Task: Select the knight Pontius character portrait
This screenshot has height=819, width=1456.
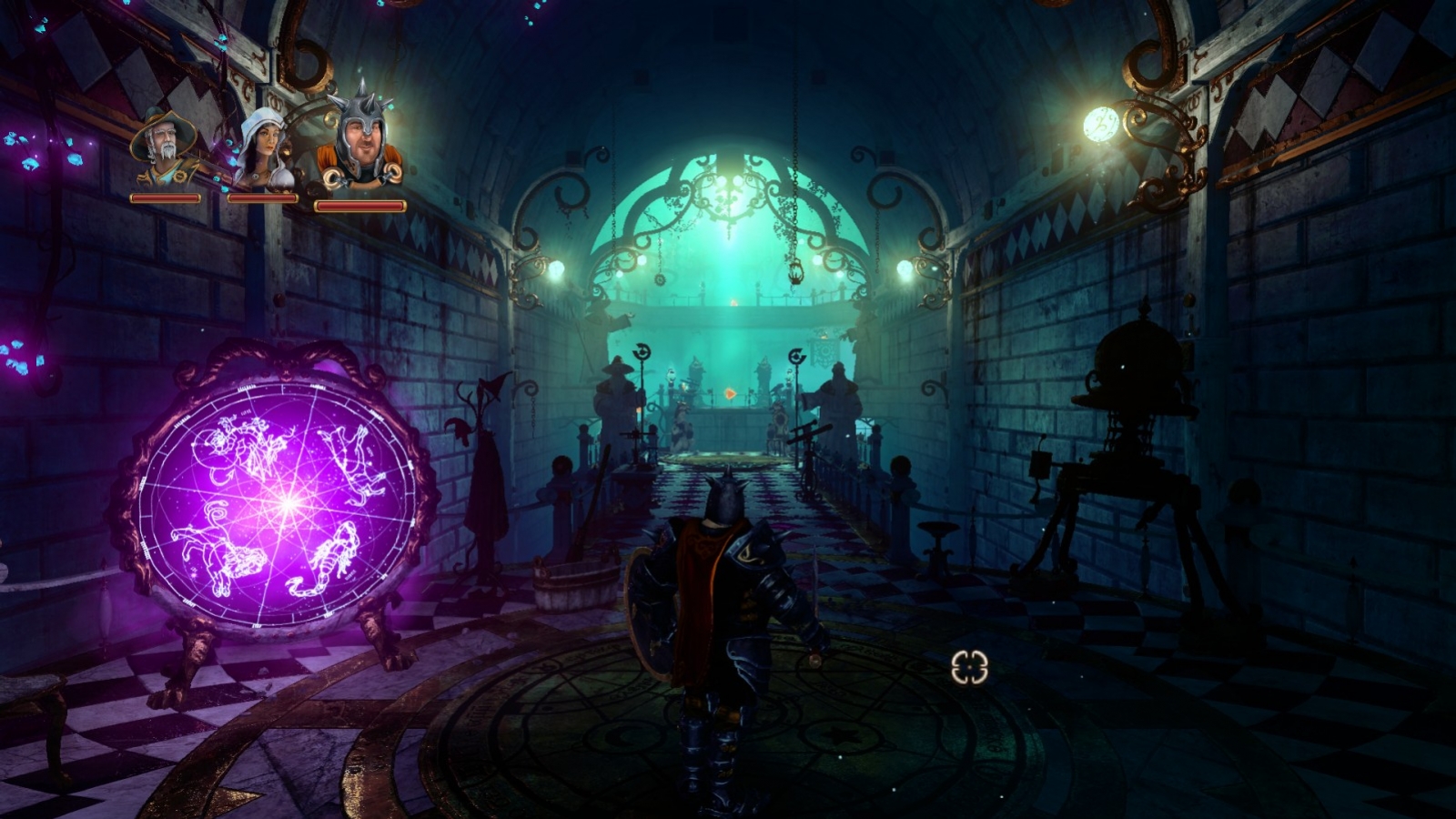Action: [363, 138]
